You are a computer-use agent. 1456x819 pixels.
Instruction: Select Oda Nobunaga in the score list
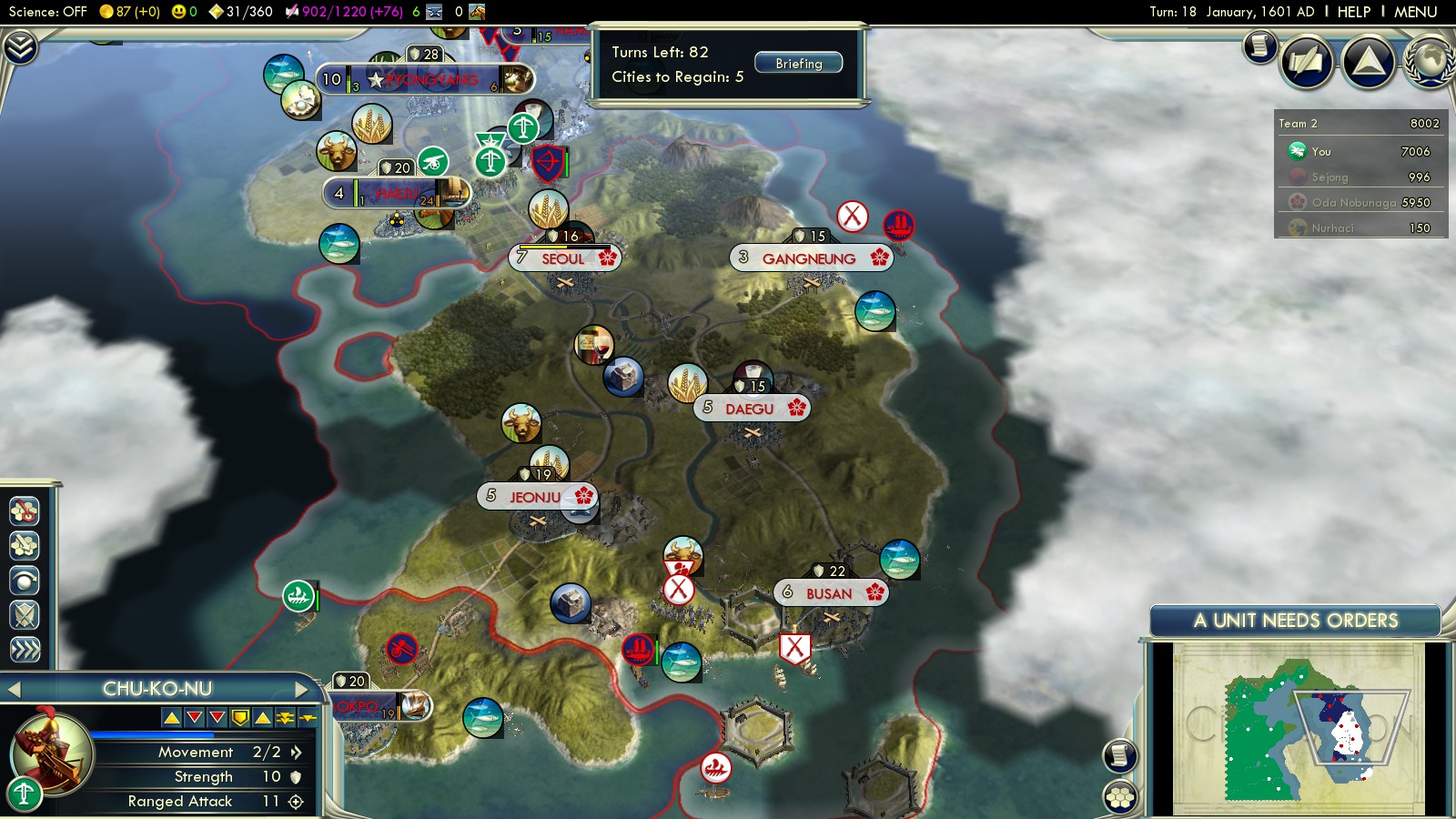[x=1360, y=202]
